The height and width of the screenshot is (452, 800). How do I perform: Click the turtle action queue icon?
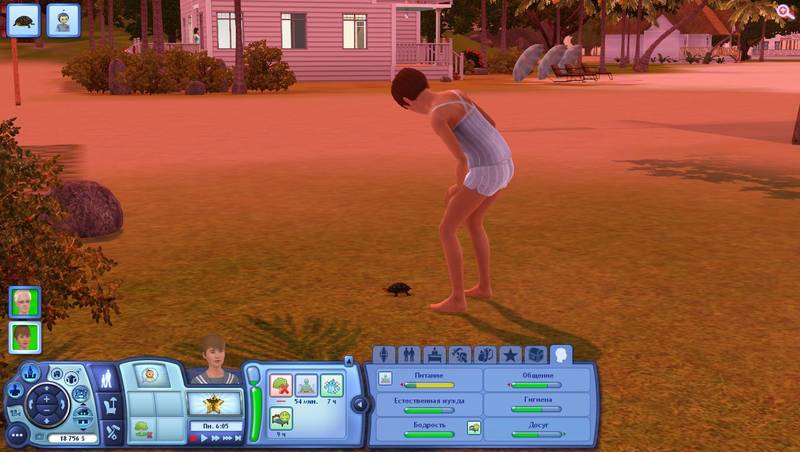23,19
